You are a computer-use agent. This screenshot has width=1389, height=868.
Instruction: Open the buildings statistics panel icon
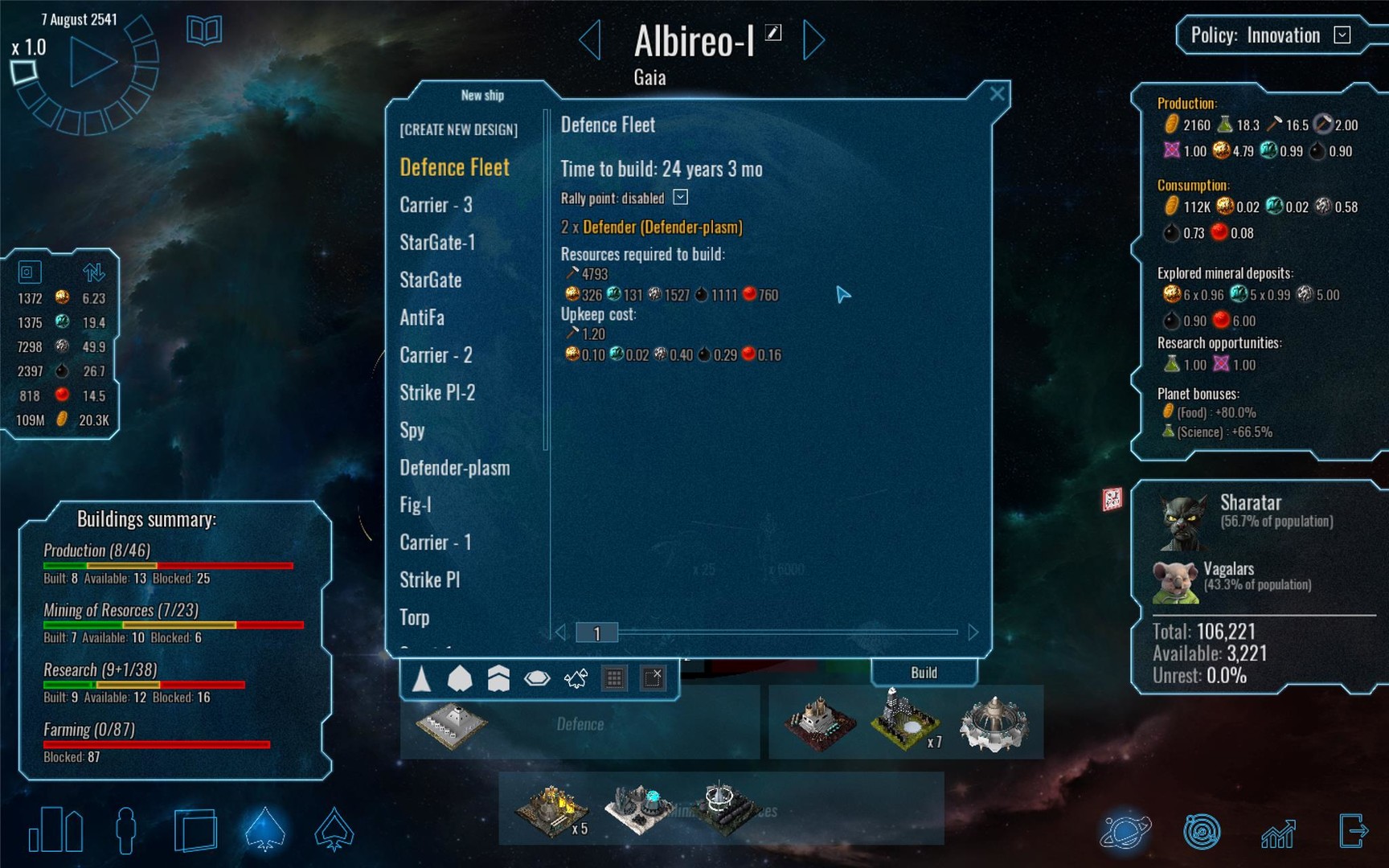point(55,830)
